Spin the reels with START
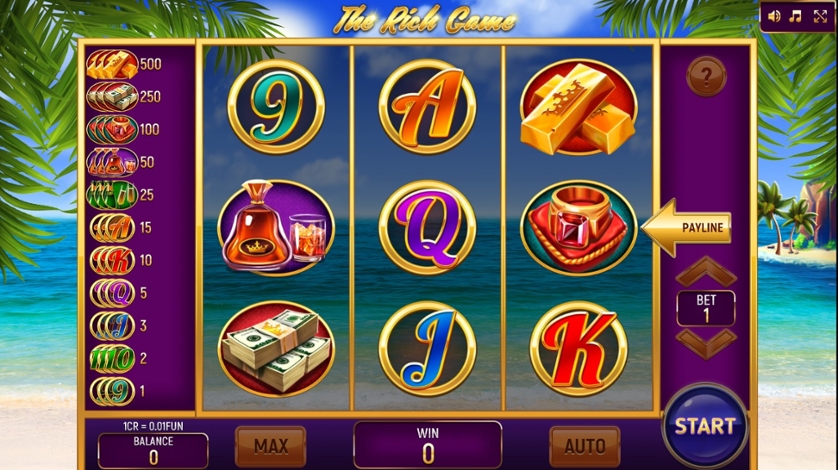Viewport: 838px width, 470px height. [x=705, y=425]
